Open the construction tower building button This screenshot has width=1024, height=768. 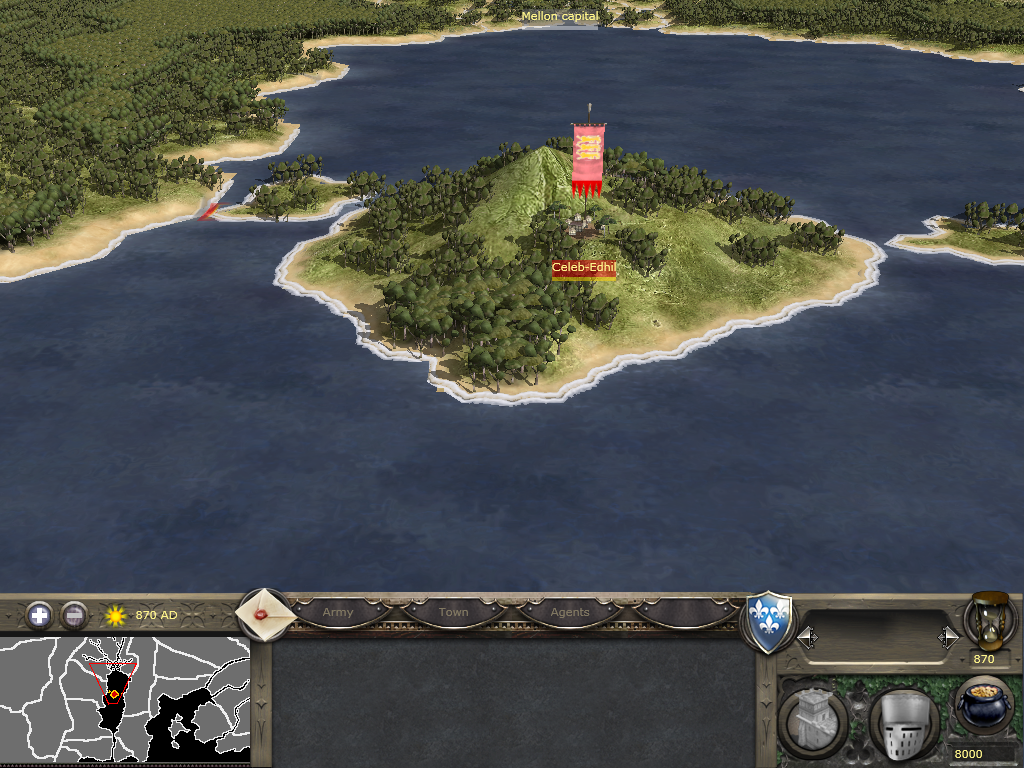pos(812,724)
